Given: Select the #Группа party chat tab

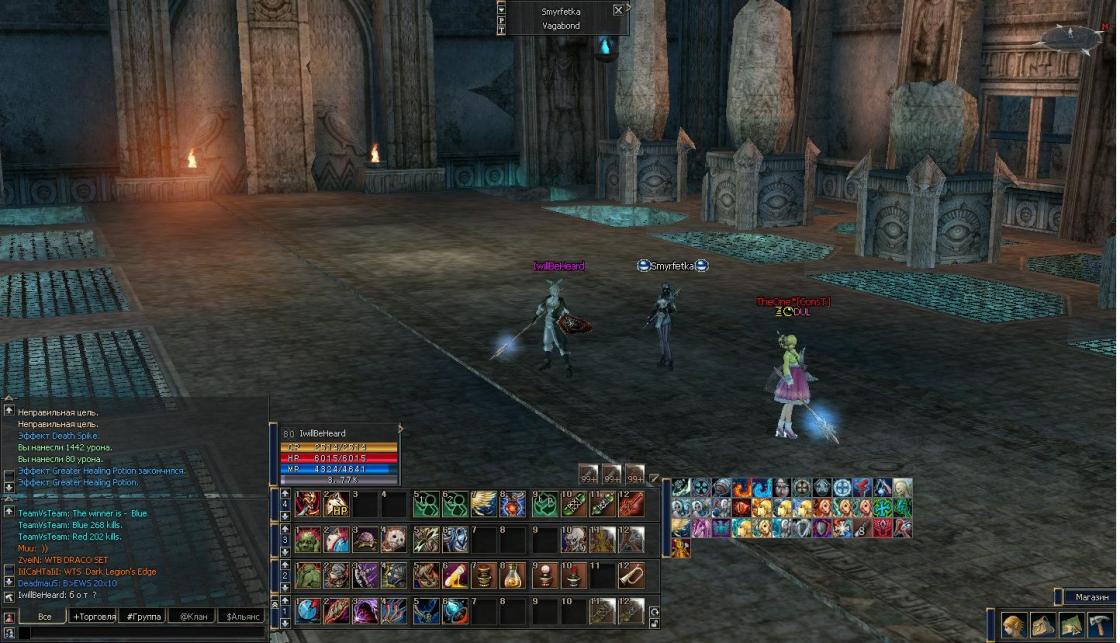Looking at the screenshot, I should (144, 616).
